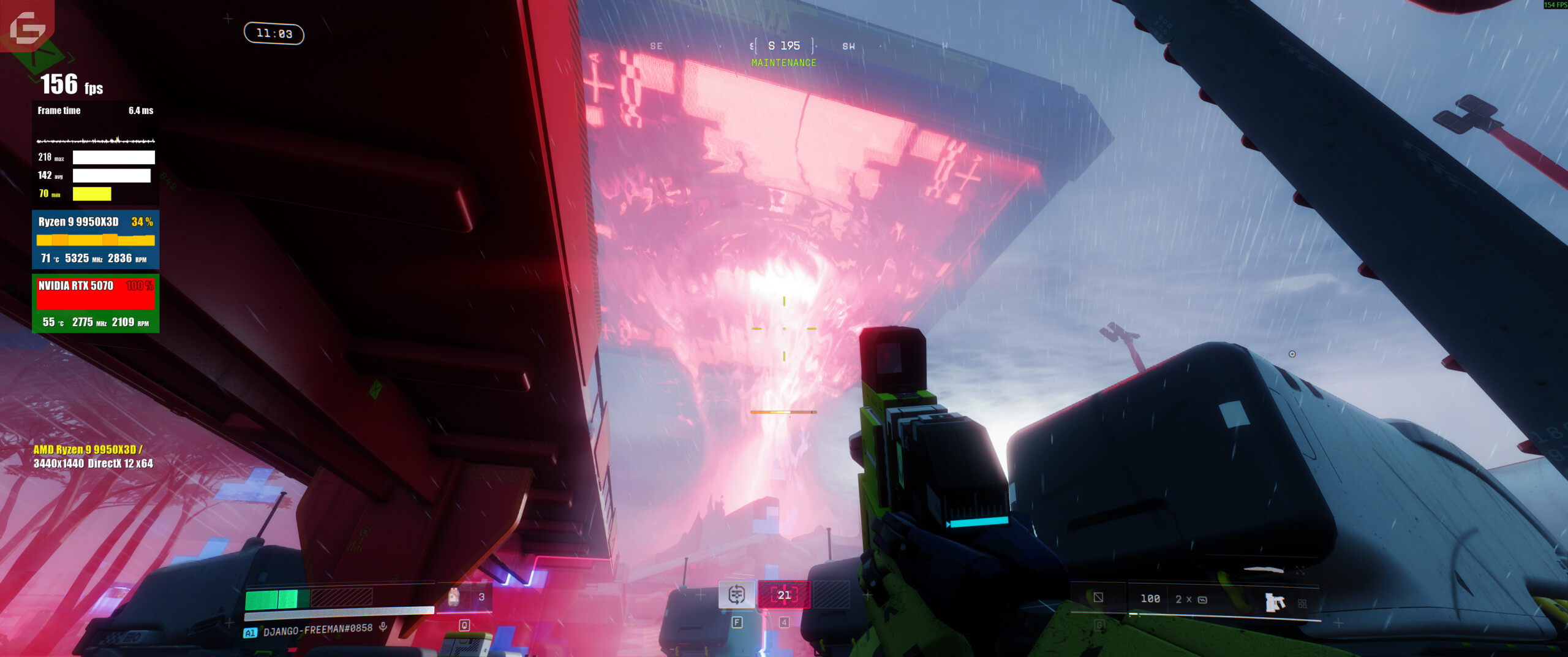
Task: Click the compass heading S 195
Action: point(784,46)
